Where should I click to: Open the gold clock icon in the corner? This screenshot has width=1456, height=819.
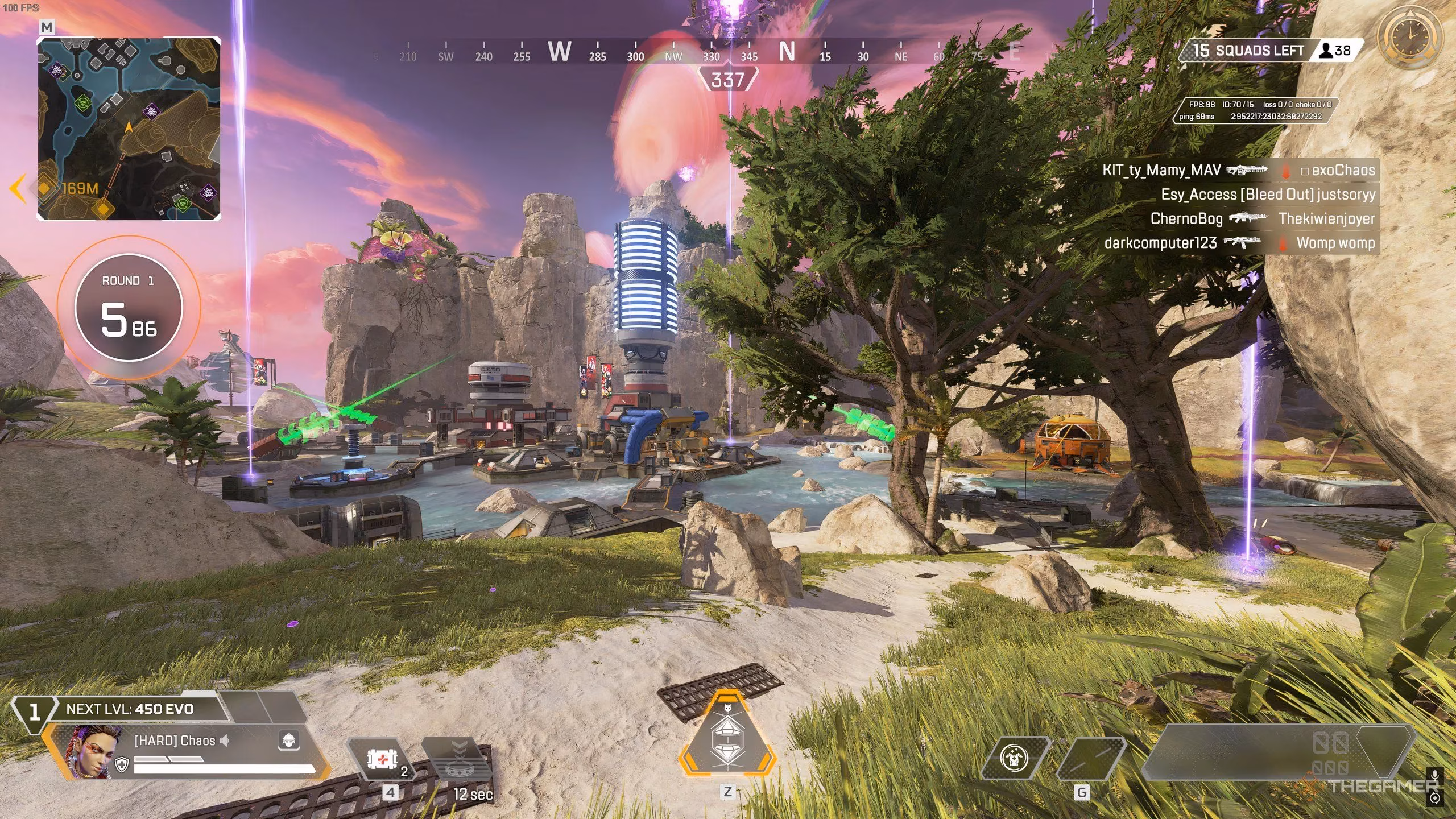(x=1409, y=37)
